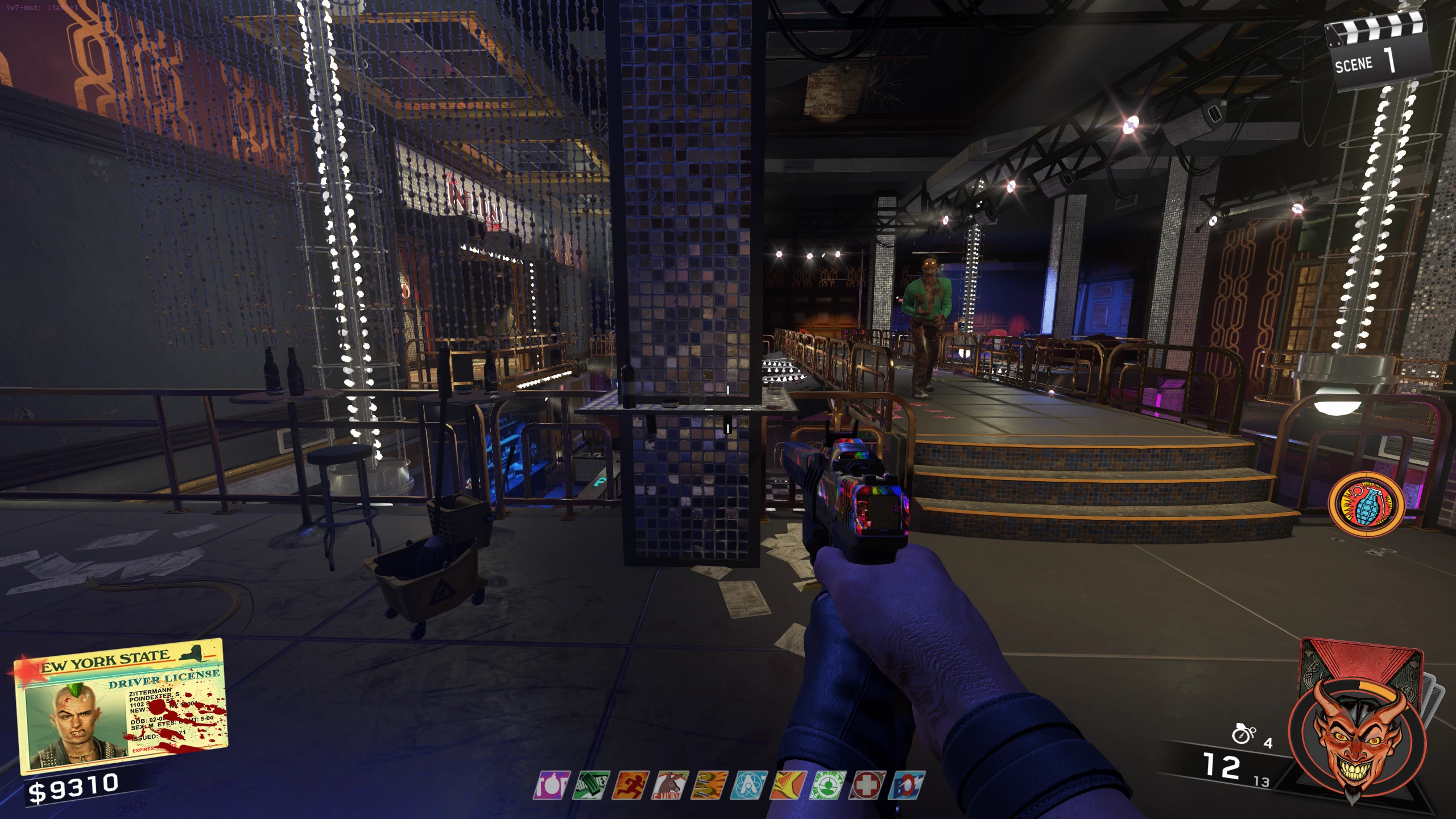The image size is (1456, 819).
Task: Choose the orange and yellow burst perk icon
Action: [789, 785]
